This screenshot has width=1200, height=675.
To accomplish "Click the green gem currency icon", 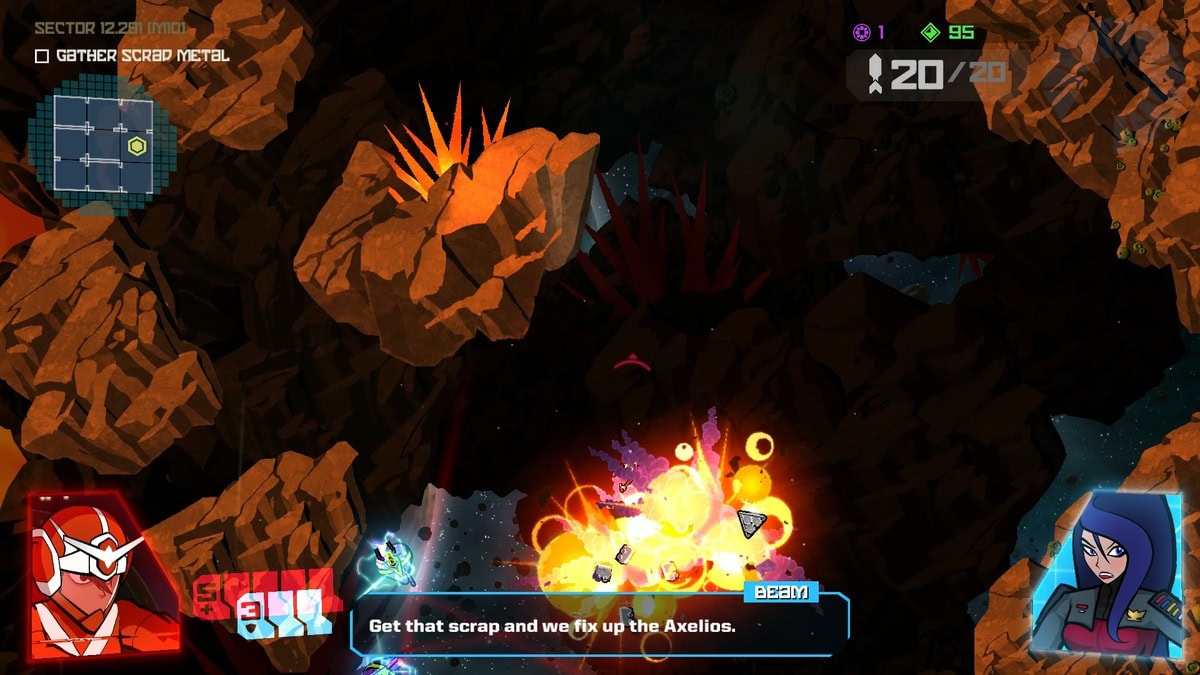I will pyautogui.click(x=931, y=33).
